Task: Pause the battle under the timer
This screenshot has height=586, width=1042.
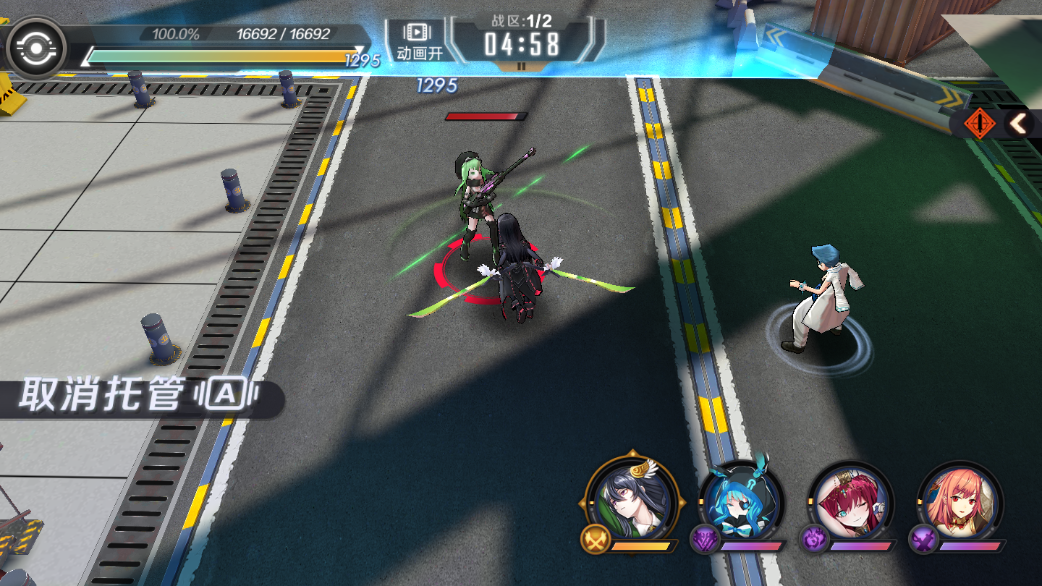Action: point(520,67)
